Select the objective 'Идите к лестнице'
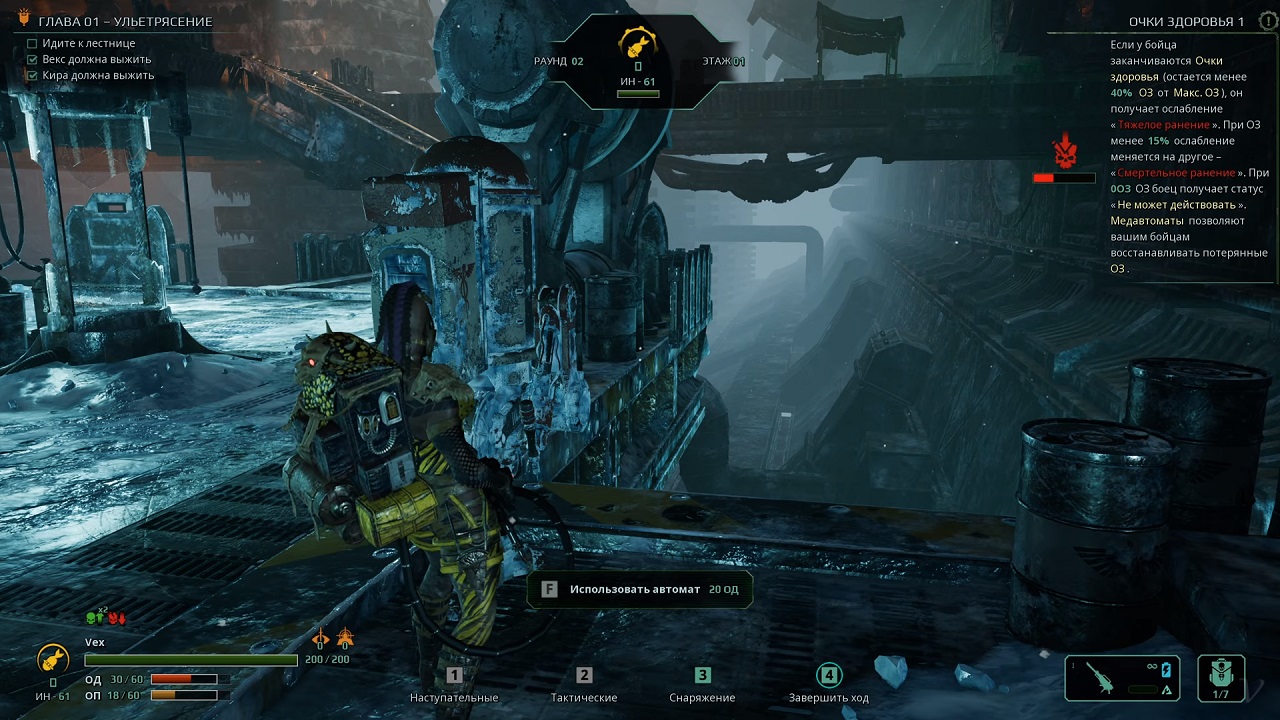This screenshot has height=720, width=1280. [89, 44]
